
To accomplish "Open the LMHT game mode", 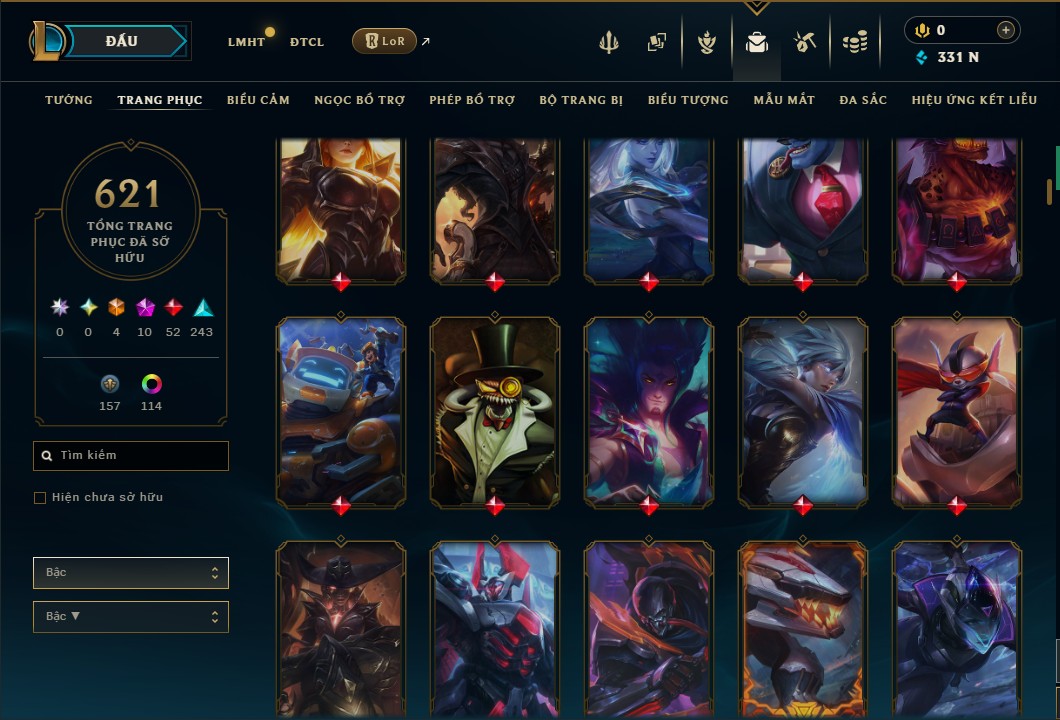I will pyautogui.click(x=246, y=42).
